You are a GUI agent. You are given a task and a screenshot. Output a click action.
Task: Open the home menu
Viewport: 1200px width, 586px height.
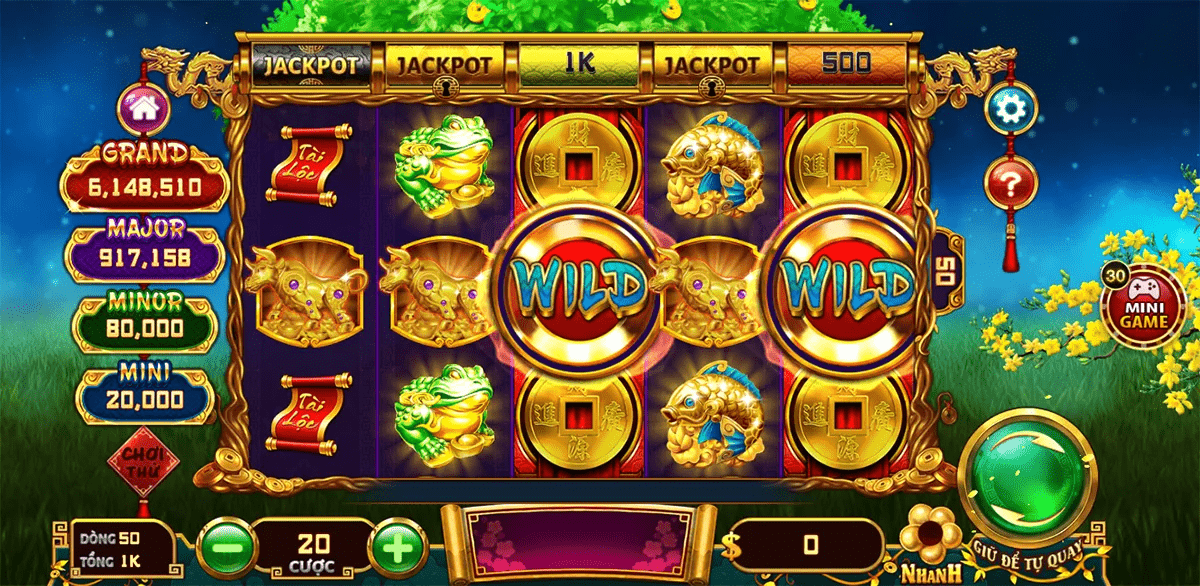click(144, 108)
